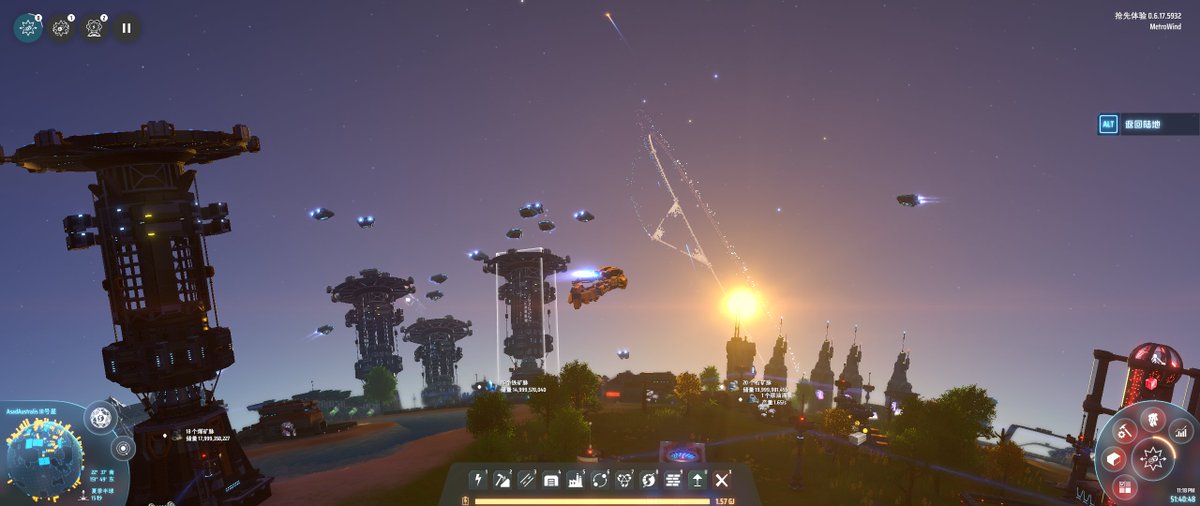
Task: Open the pickaxe mining build category
Action: click(x=501, y=480)
